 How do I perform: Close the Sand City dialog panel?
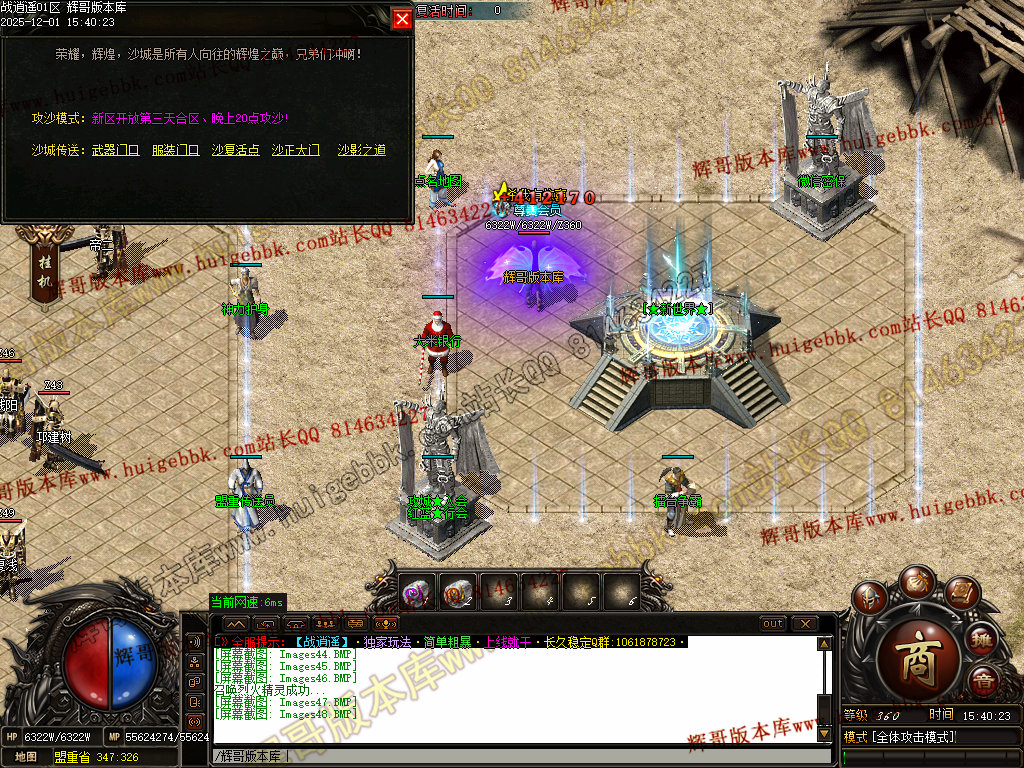[402, 18]
